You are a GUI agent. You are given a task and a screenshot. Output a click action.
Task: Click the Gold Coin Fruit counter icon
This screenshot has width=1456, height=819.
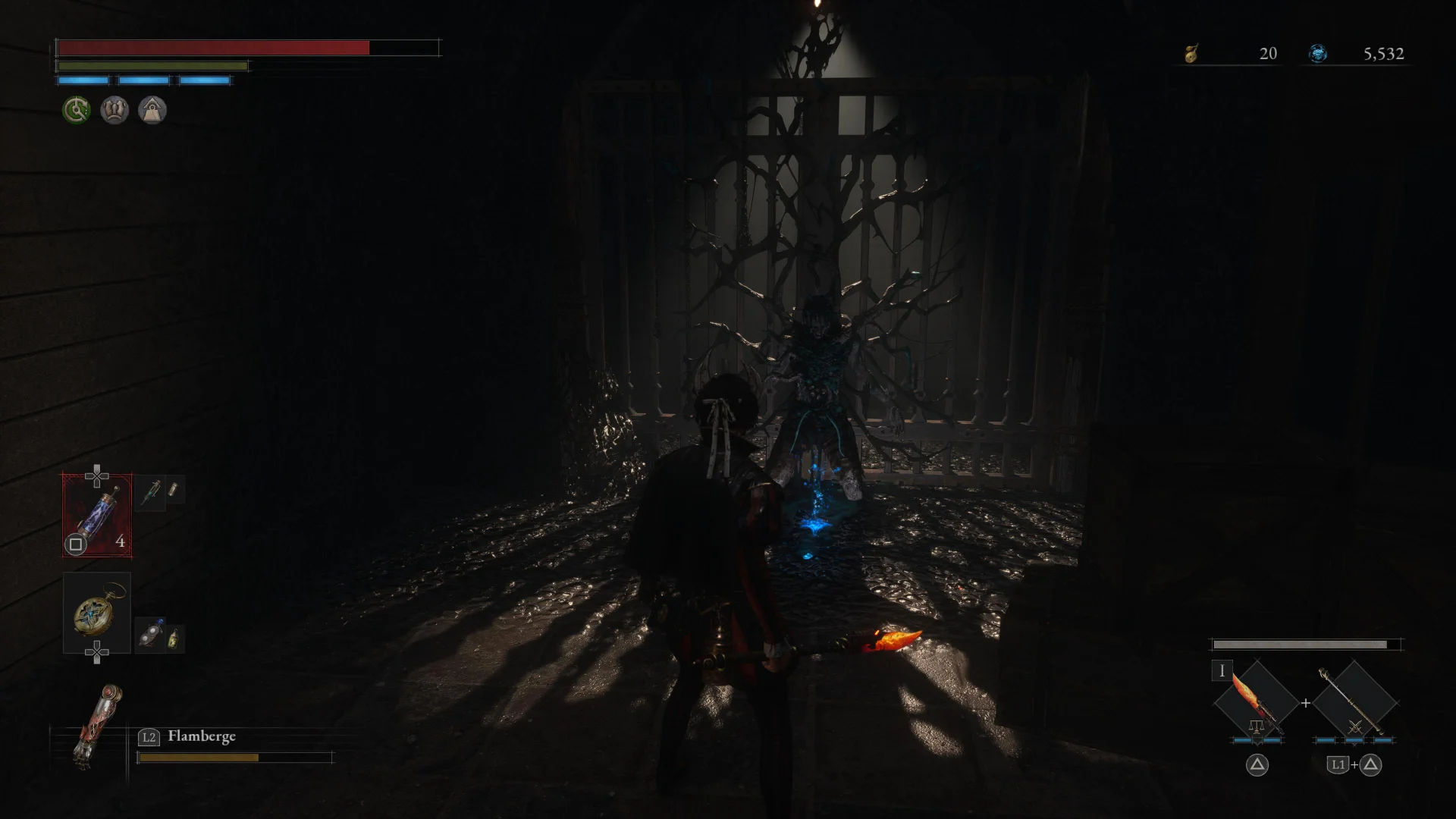(x=1191, y=53)
